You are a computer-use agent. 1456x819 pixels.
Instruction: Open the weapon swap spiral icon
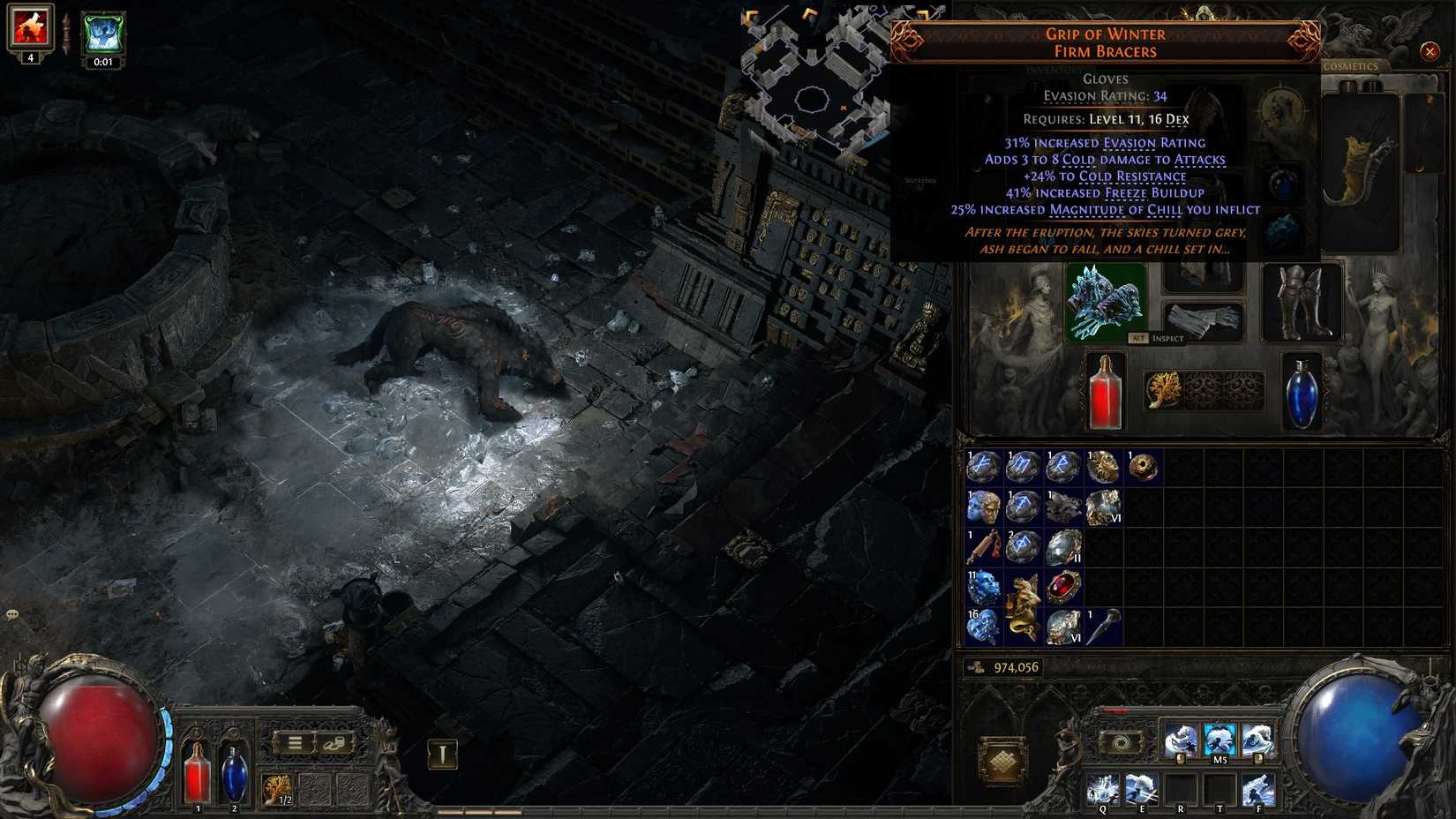tap(1122, 744)
